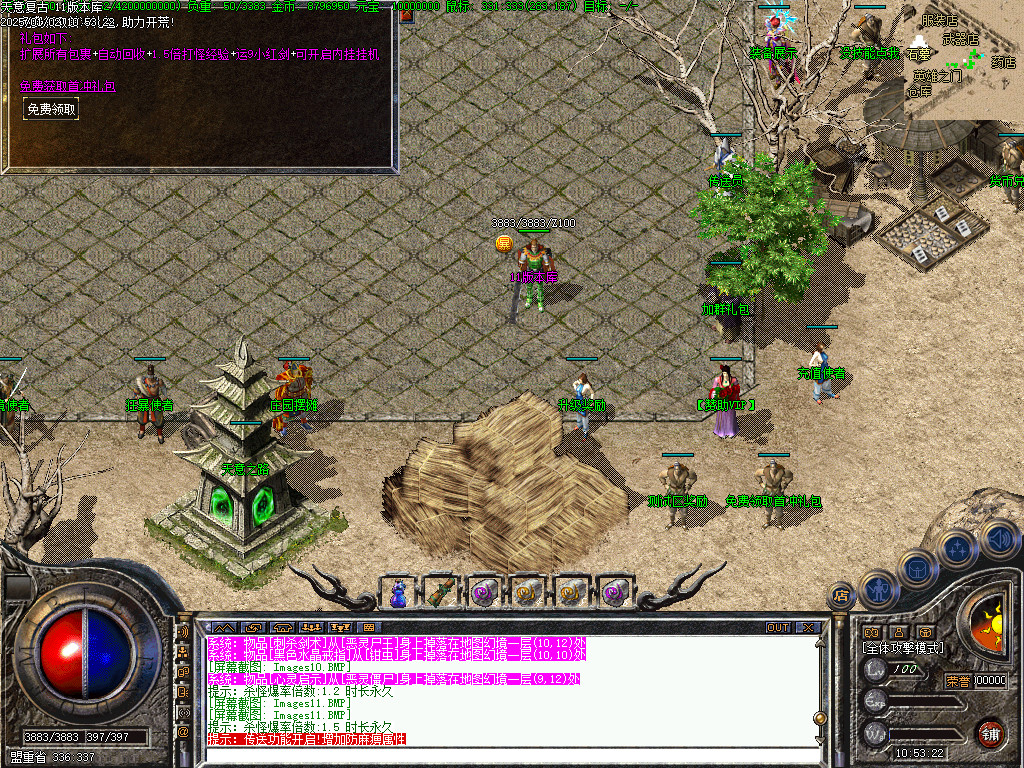Open the 免费获取首冲礼包 link
The height and width of the screenshot is (768, 1024).
tap(68, 86)
